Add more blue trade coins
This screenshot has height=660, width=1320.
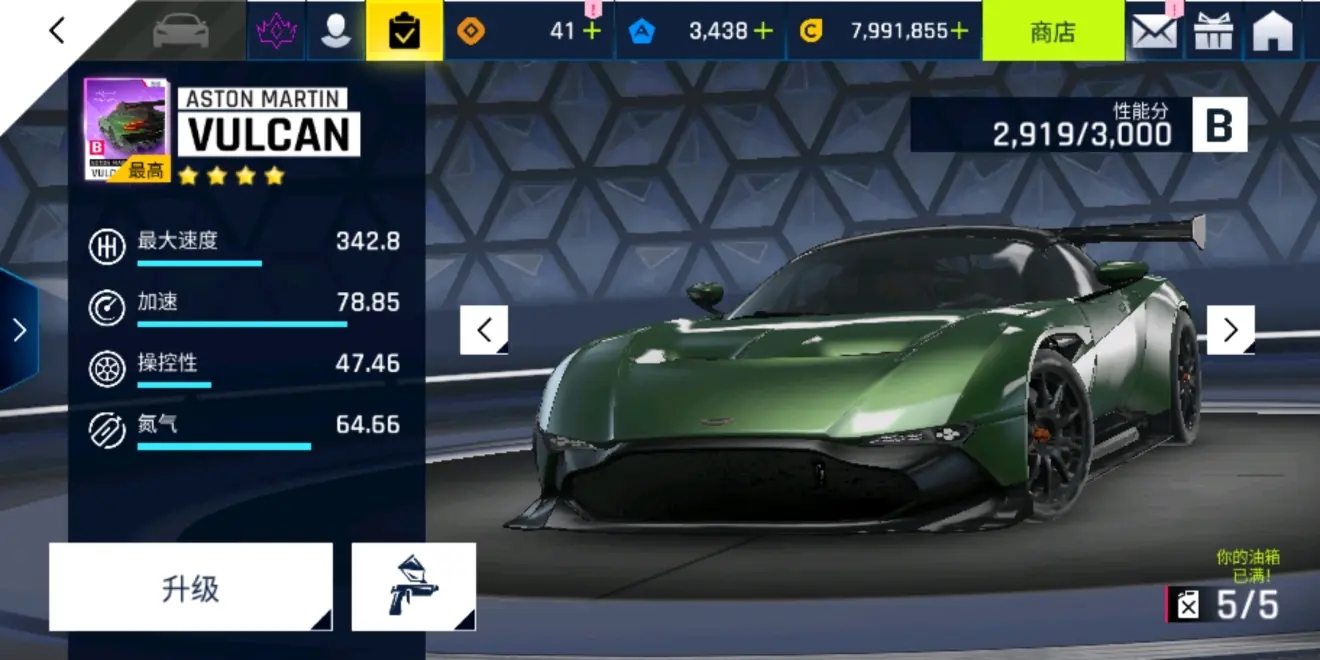click(x=763, y=31)
